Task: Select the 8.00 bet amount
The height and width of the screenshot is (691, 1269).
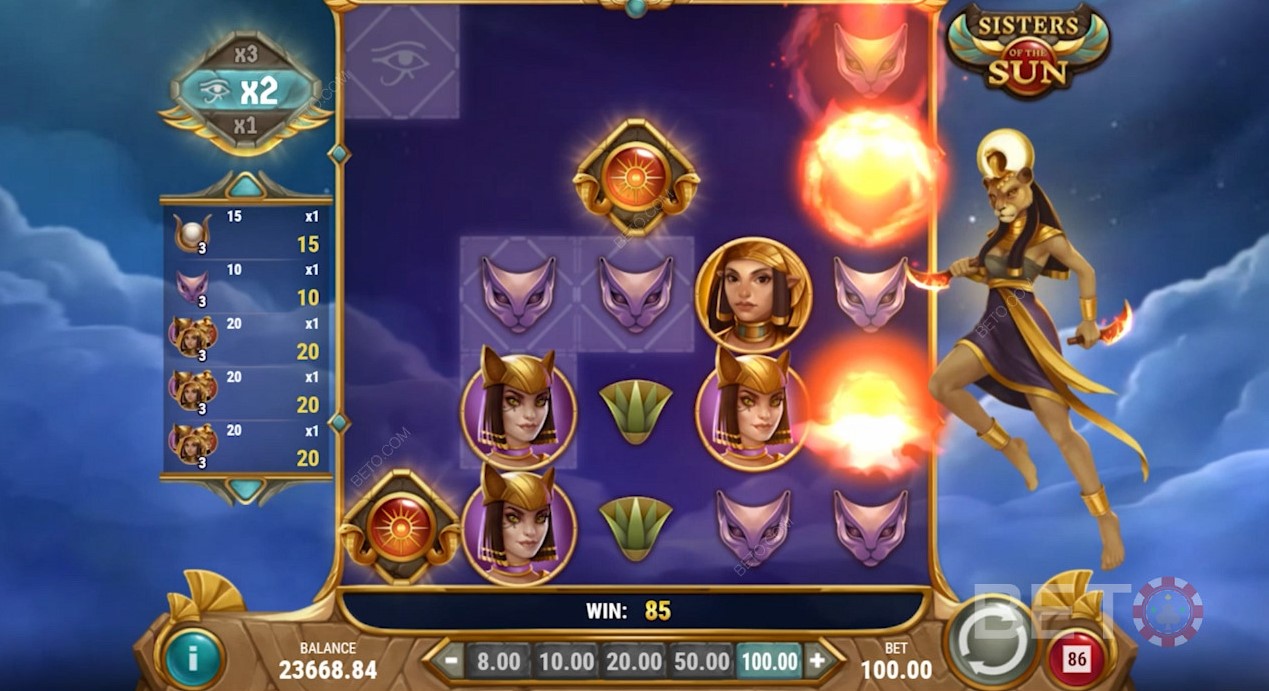Action: click(x=498, y=661)
